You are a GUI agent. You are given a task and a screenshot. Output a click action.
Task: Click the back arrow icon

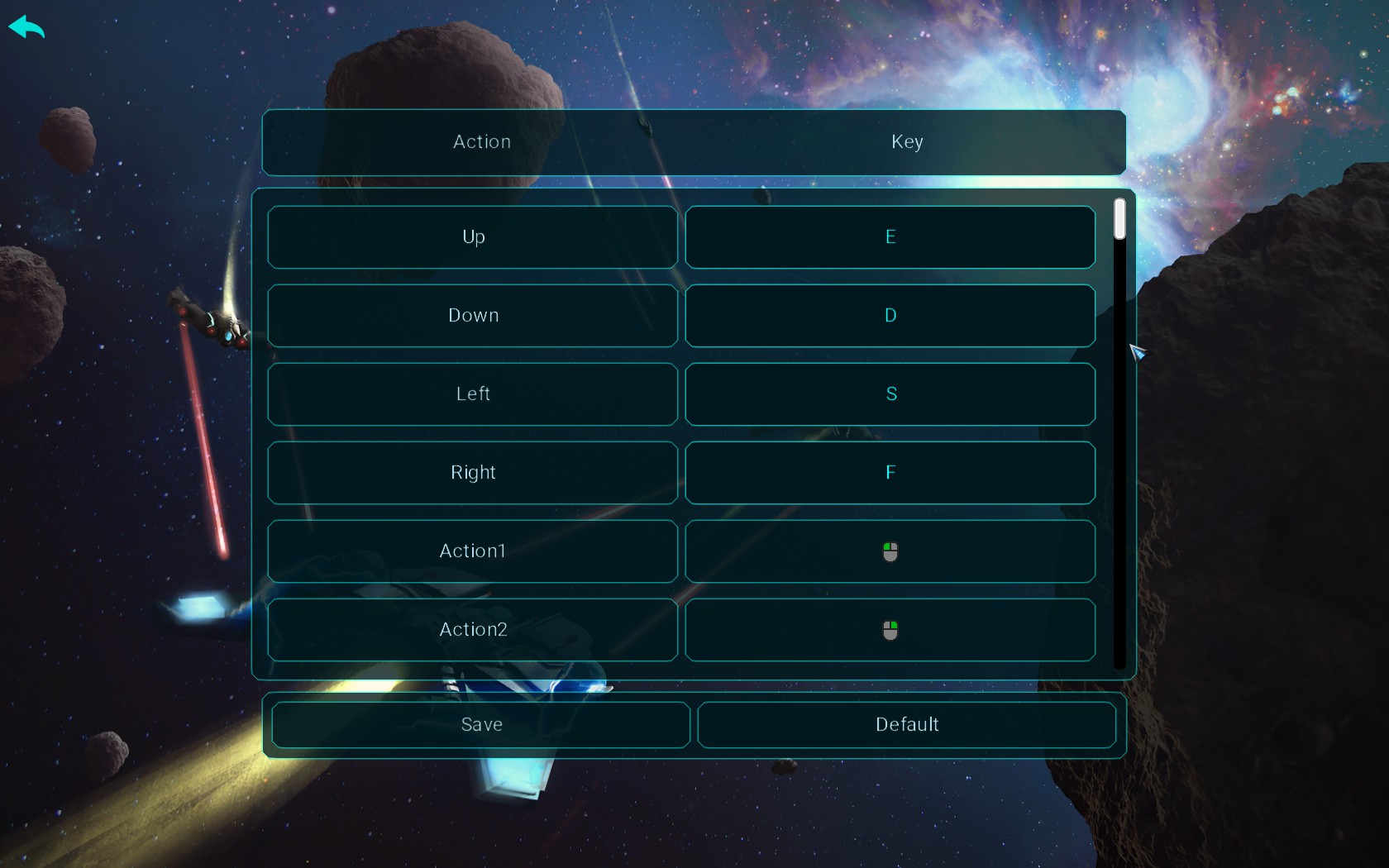click(x=27, y=27)
